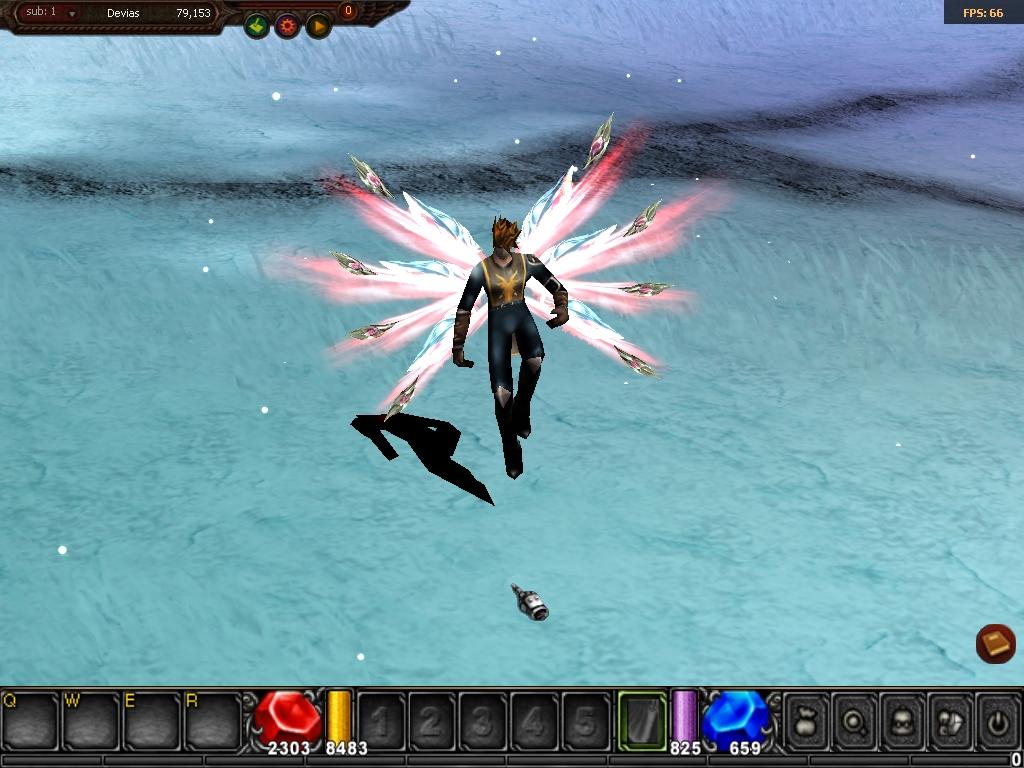This screenshot has height=768, width=1024.
Task: Select the Q skill hotkey slot
Action: pyautogui.click(x=31, y=720)
